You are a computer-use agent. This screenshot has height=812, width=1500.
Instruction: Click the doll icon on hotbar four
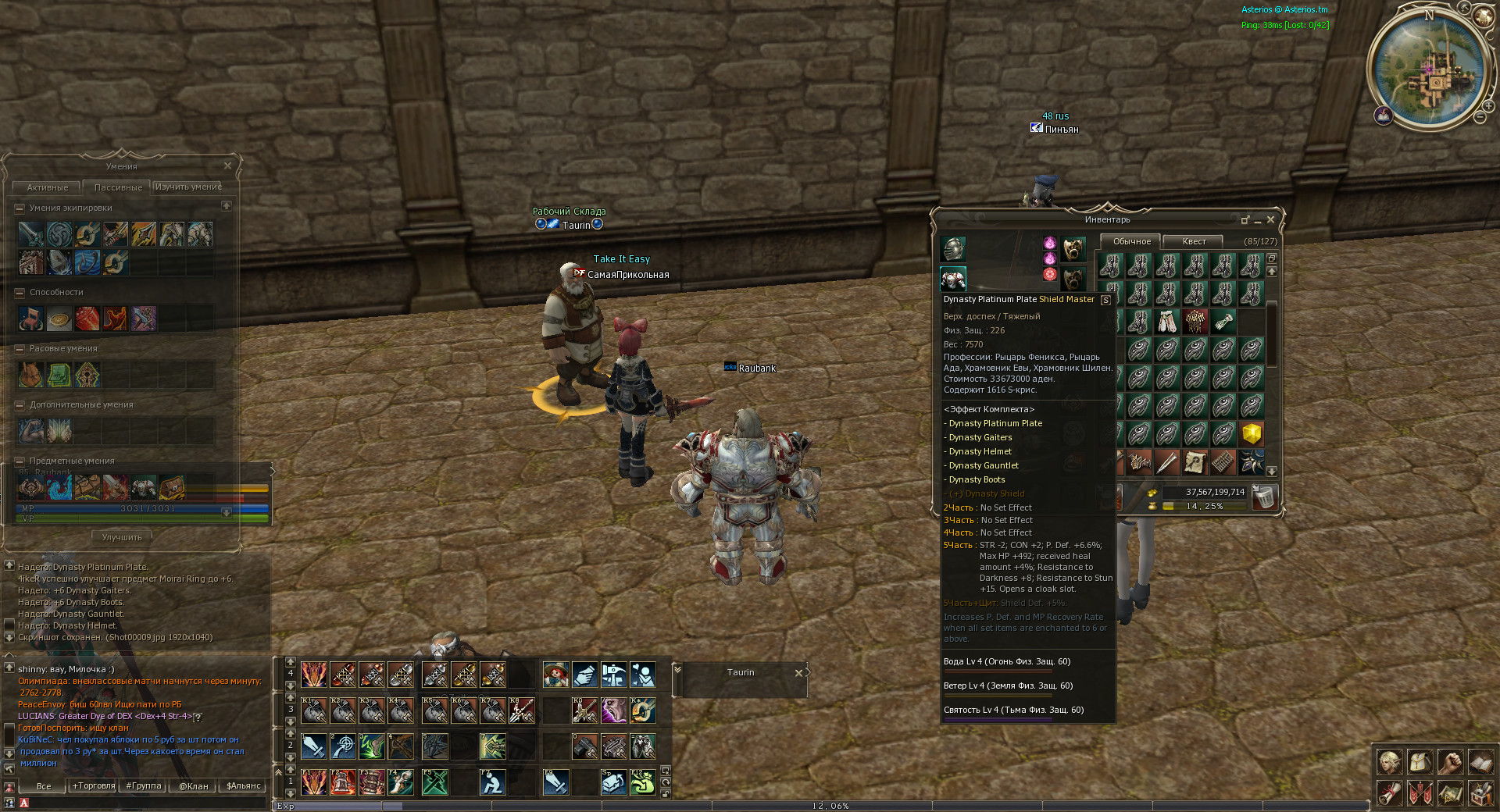tap(555, 675)
